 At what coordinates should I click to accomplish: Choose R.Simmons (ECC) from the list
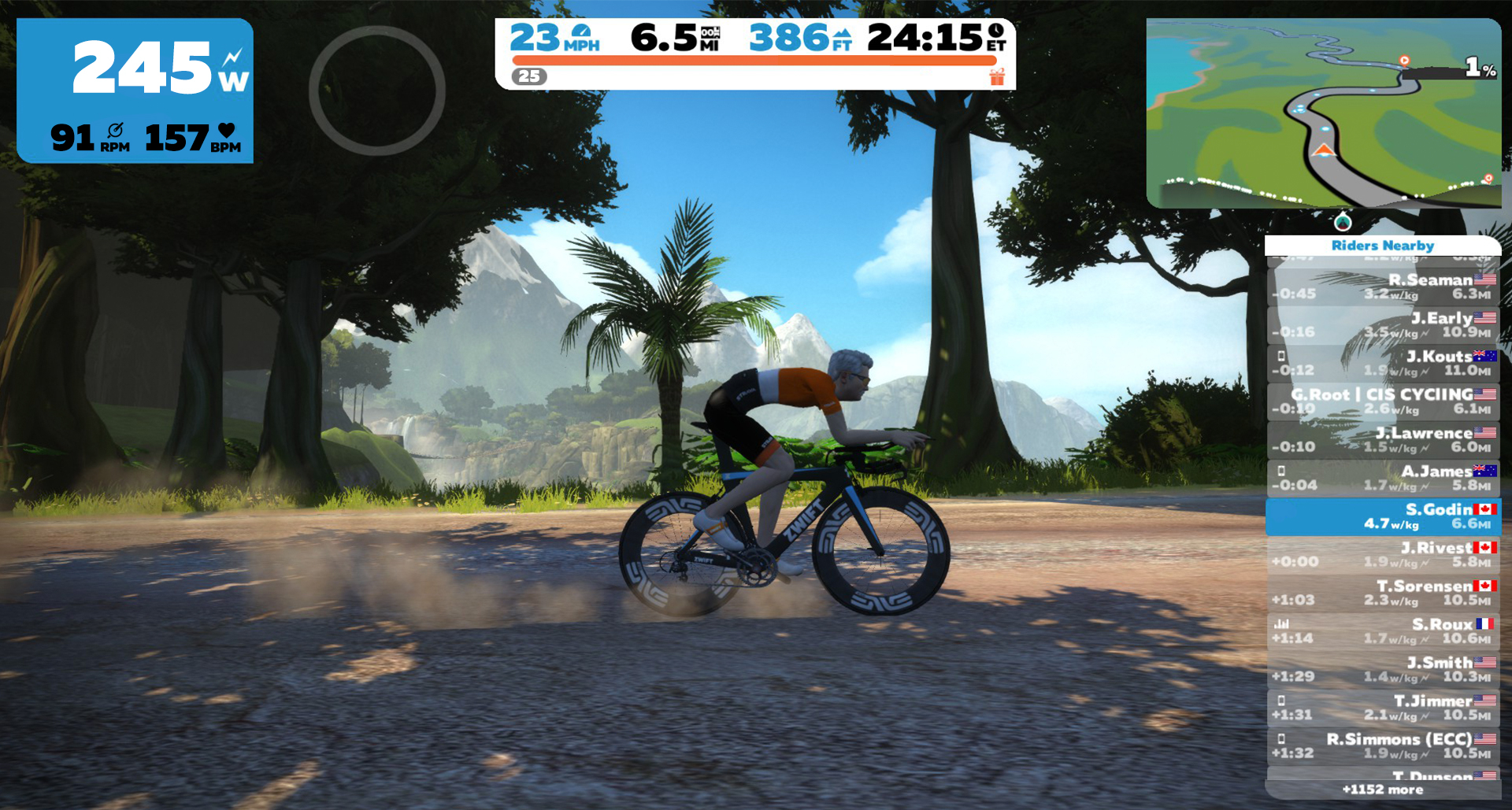click(x=1383, y=745)
